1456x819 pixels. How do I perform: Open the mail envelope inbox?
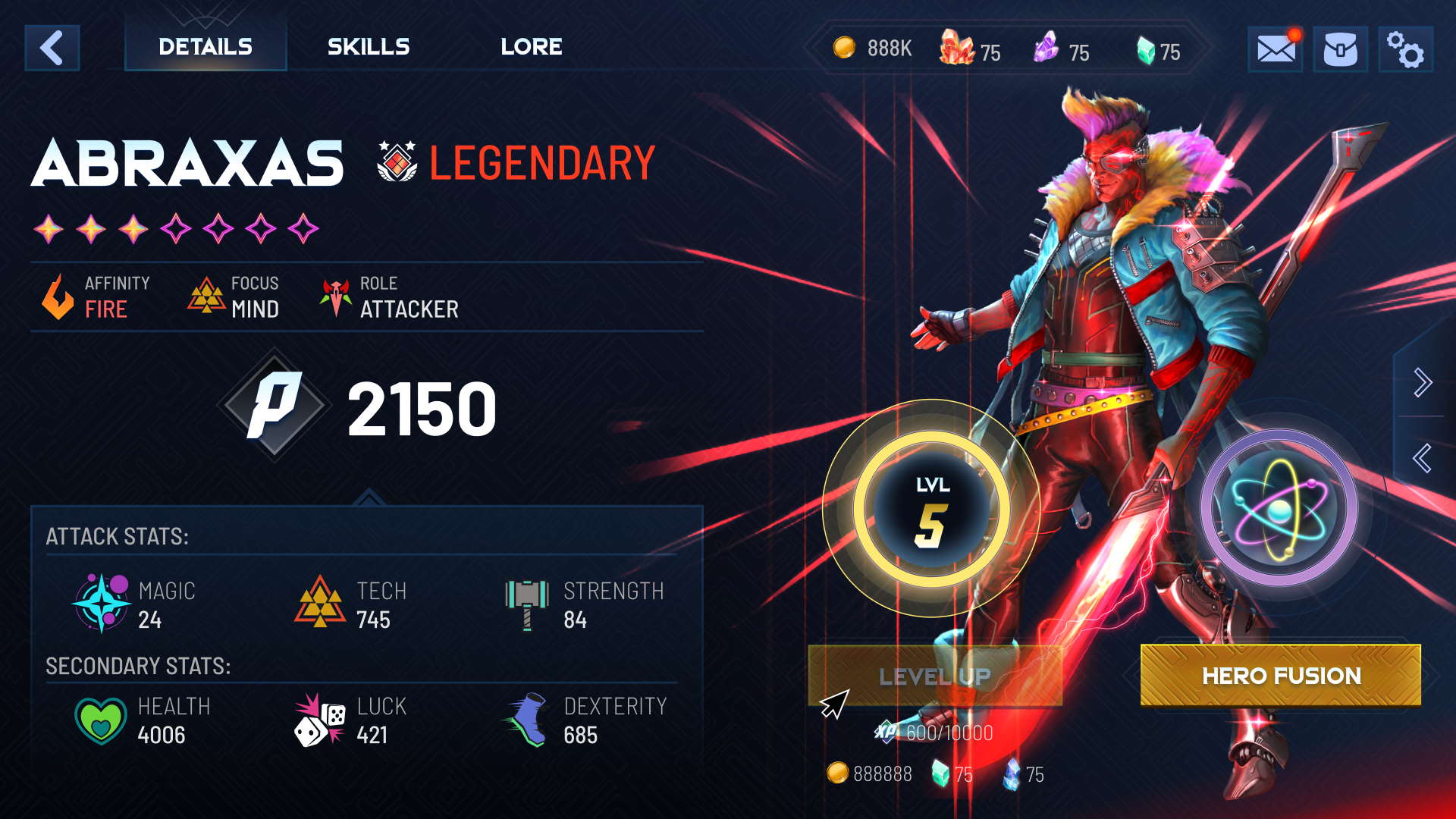(1276, 49)
